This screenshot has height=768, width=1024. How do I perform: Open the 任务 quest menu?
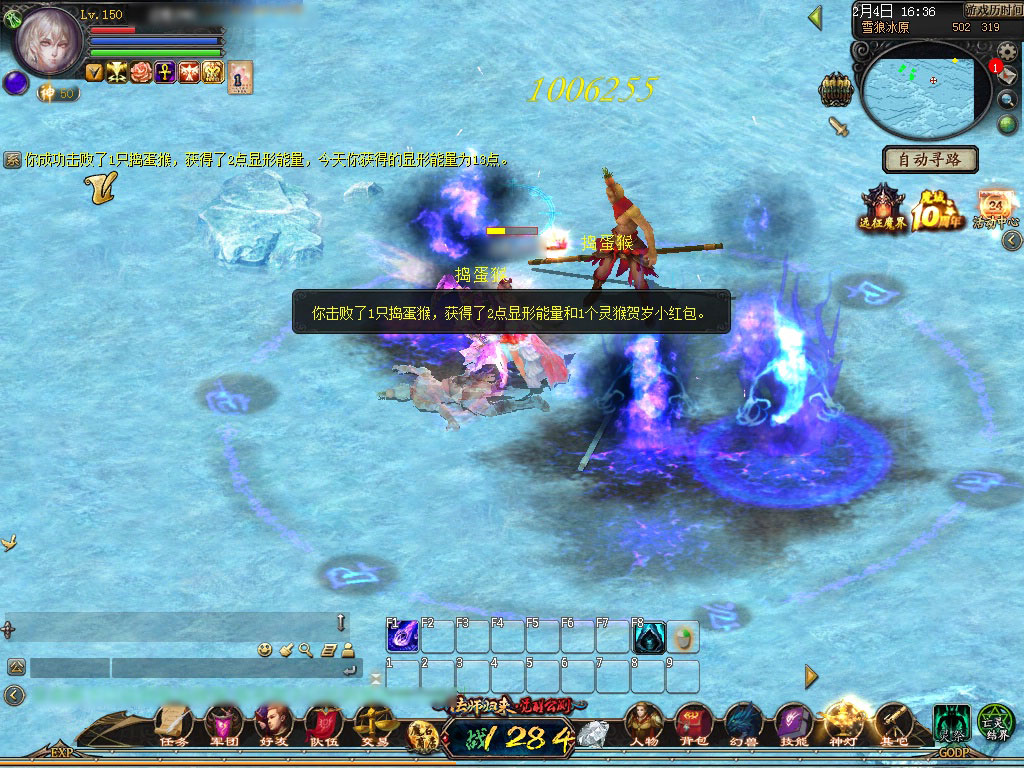pos(173,724)
